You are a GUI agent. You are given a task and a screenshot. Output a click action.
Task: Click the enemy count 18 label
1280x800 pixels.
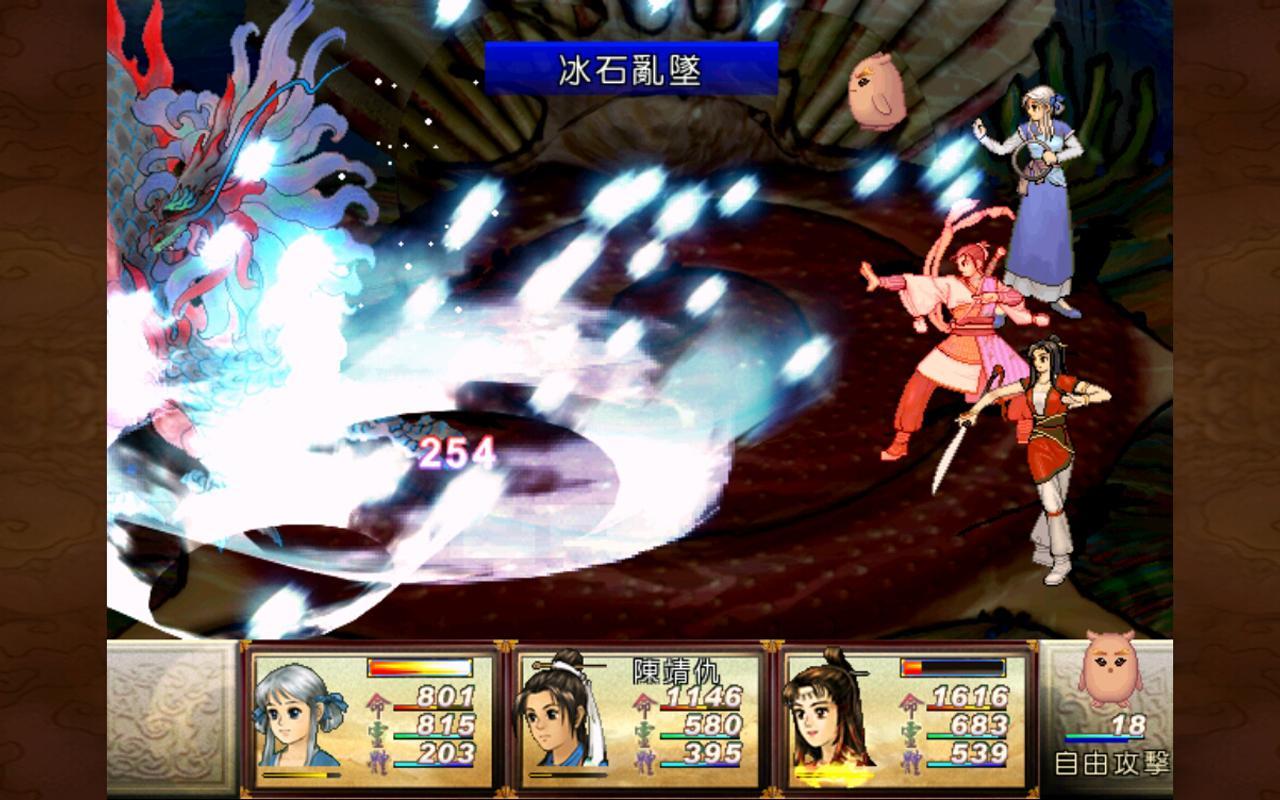click(1128, 725)
